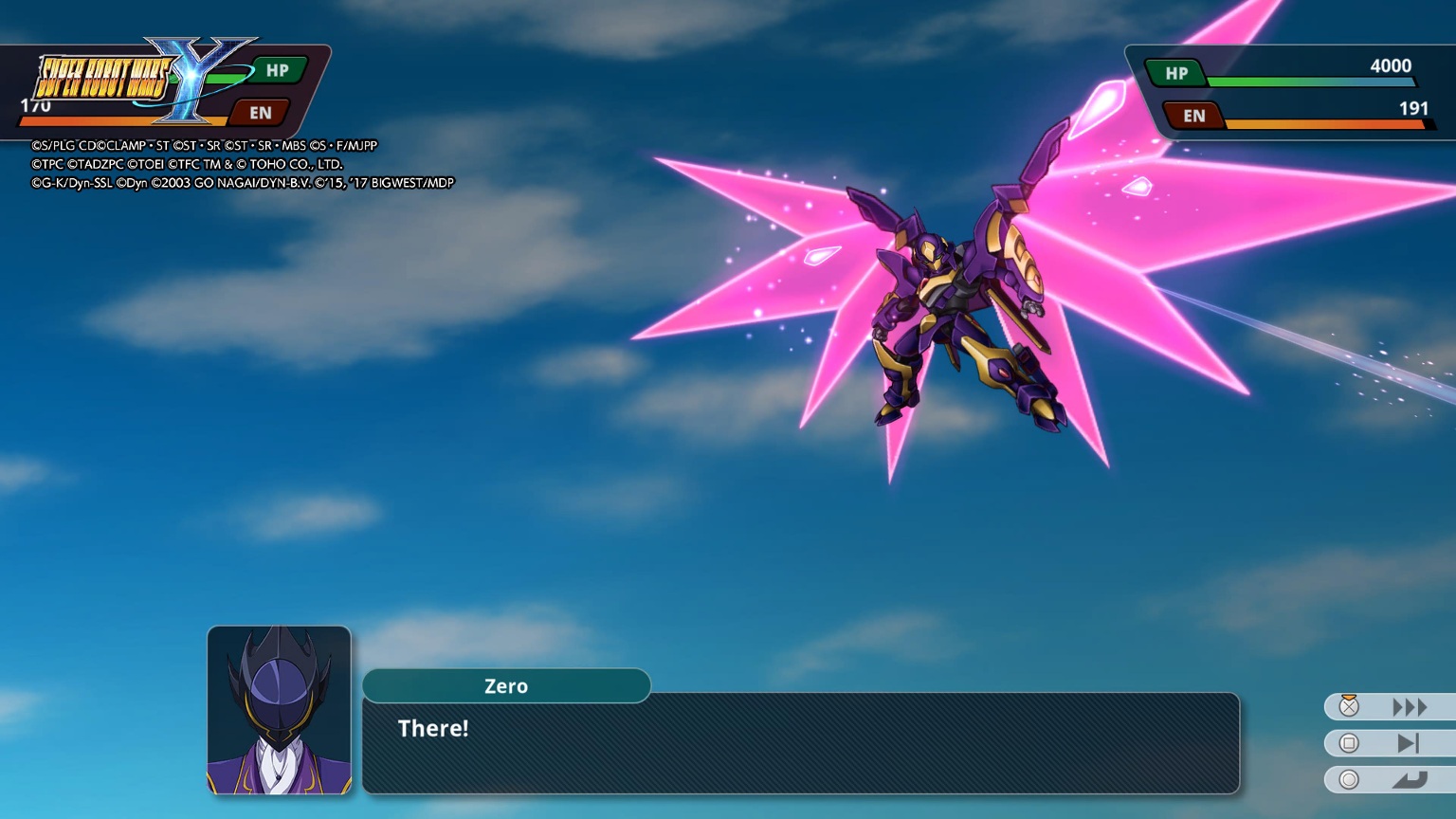Select the curved return-arrow control

(1409, 780)
